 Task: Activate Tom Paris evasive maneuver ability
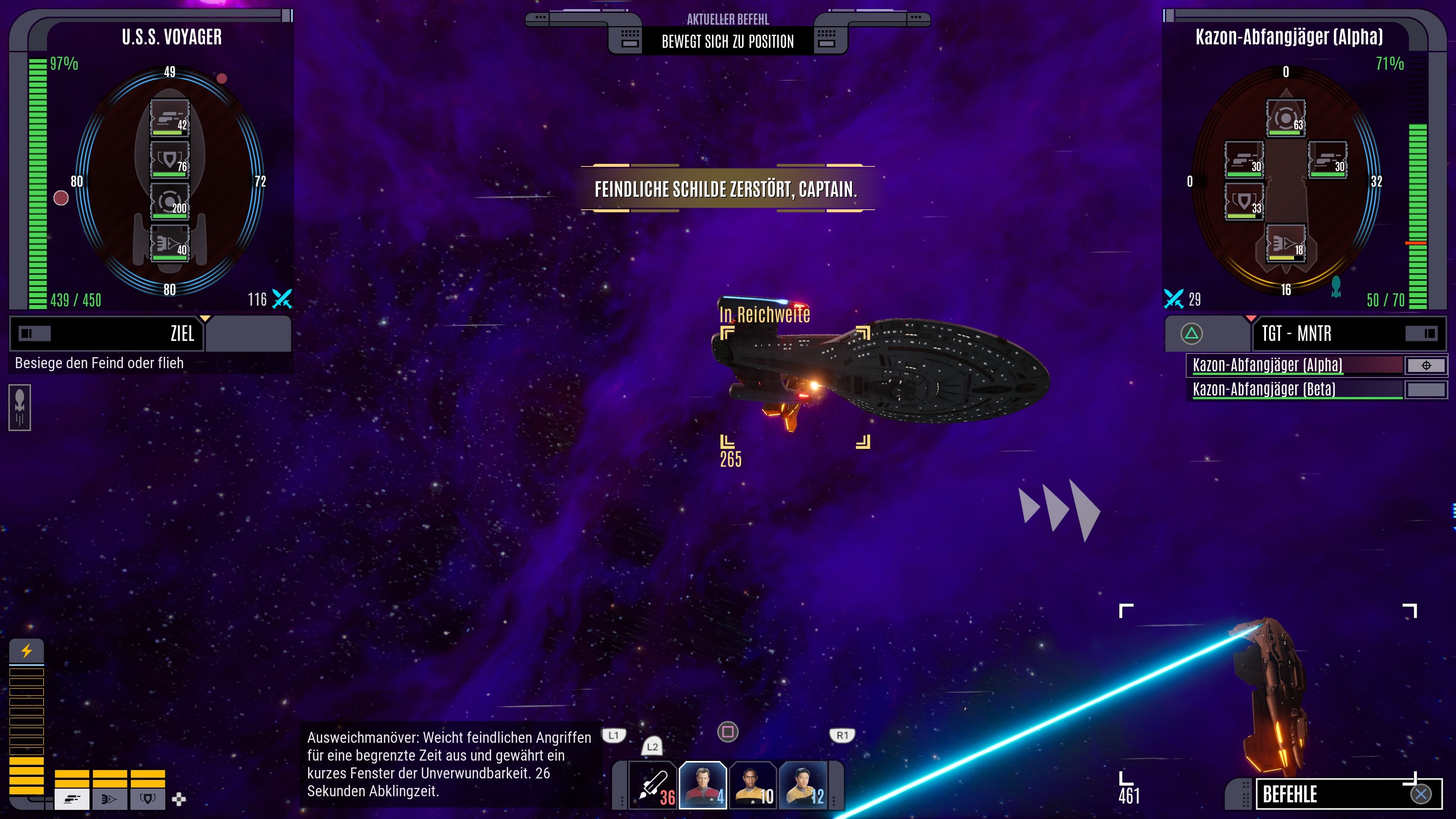pos(703,784)
